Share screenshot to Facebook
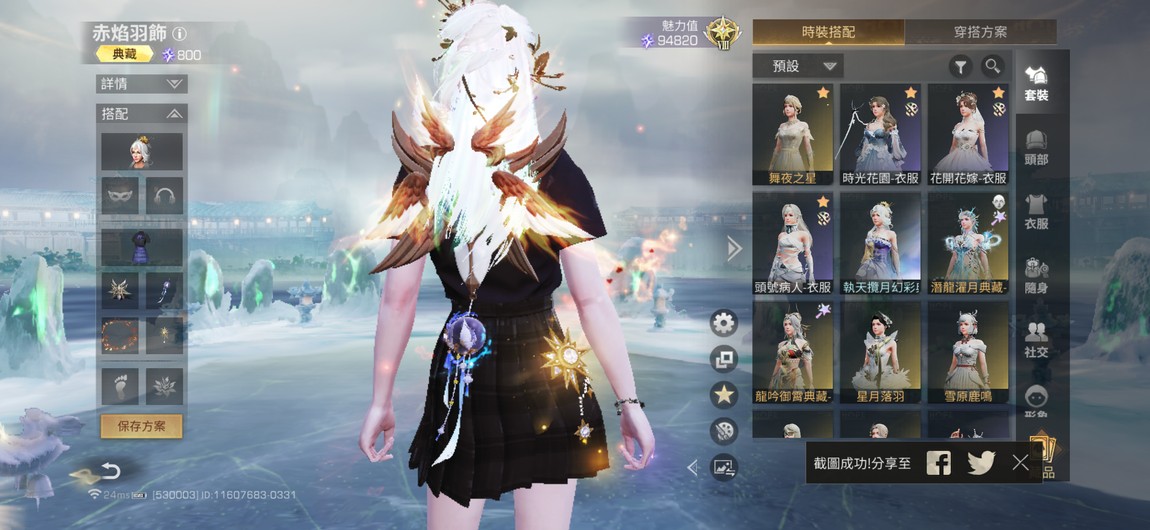Image resolution: width=1150 pixels, height=530 pixels. click(x=938, y=462)
